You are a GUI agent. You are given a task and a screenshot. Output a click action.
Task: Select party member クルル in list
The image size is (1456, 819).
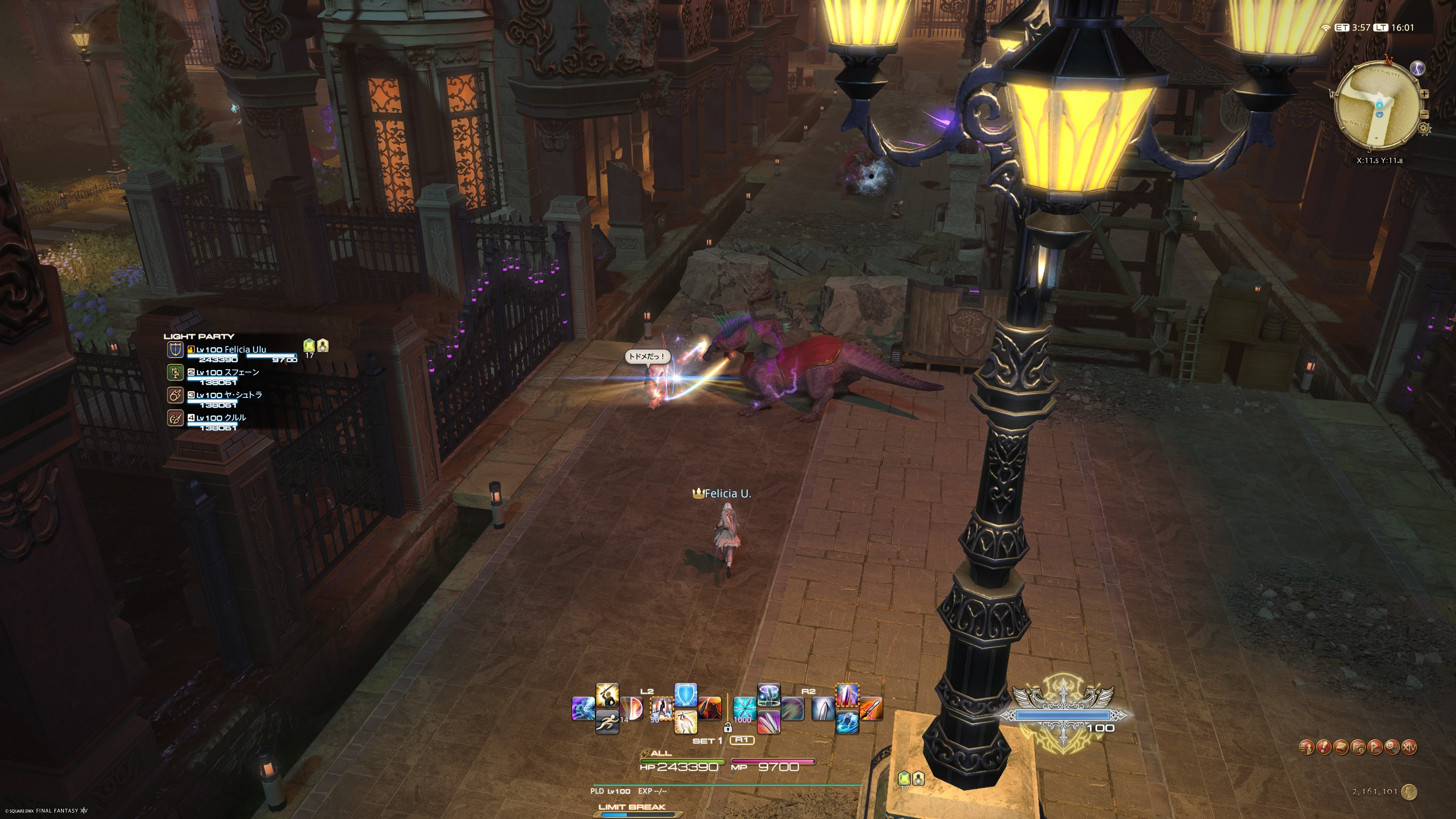point(221,418)
